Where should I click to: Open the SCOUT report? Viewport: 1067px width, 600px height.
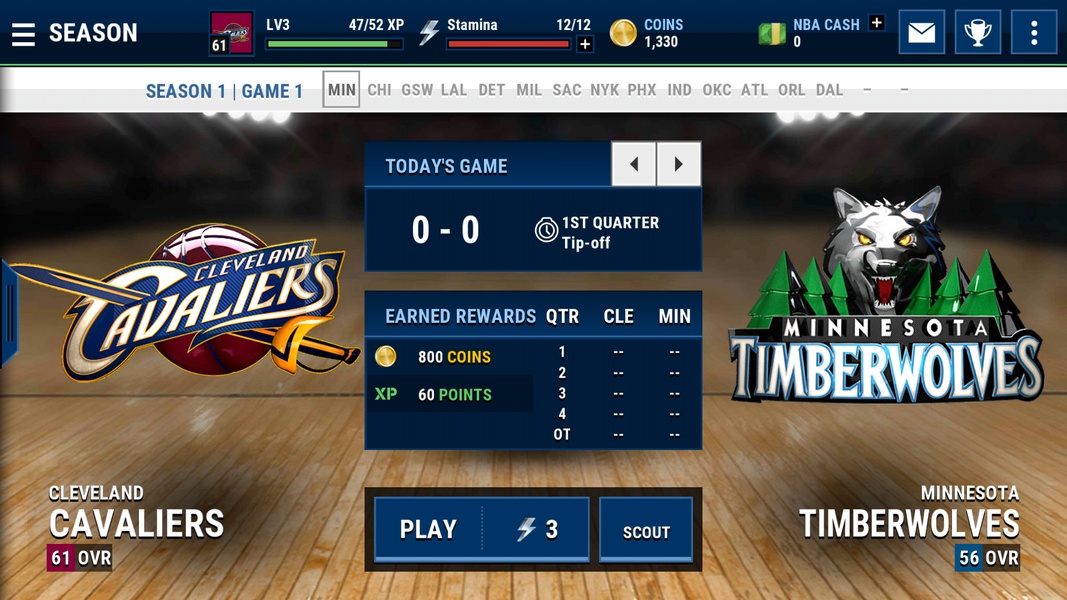[x=646, y=531]
